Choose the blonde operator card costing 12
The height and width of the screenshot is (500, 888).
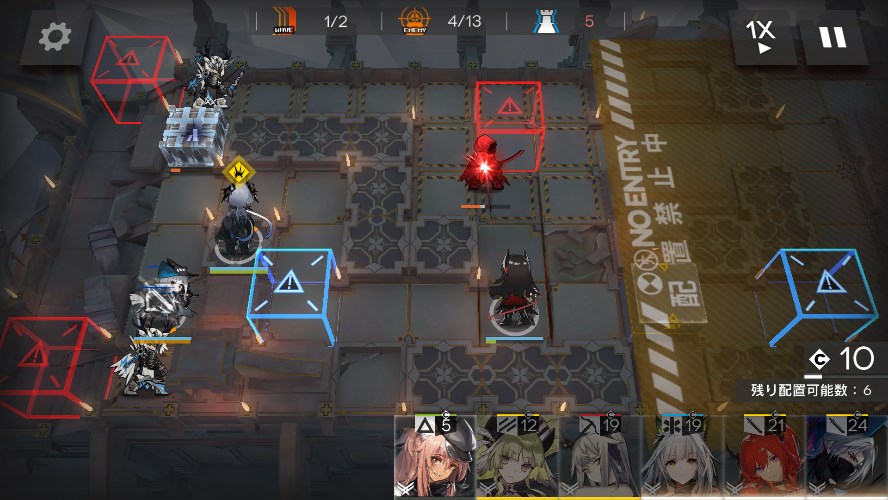click(x=516, y=458)
